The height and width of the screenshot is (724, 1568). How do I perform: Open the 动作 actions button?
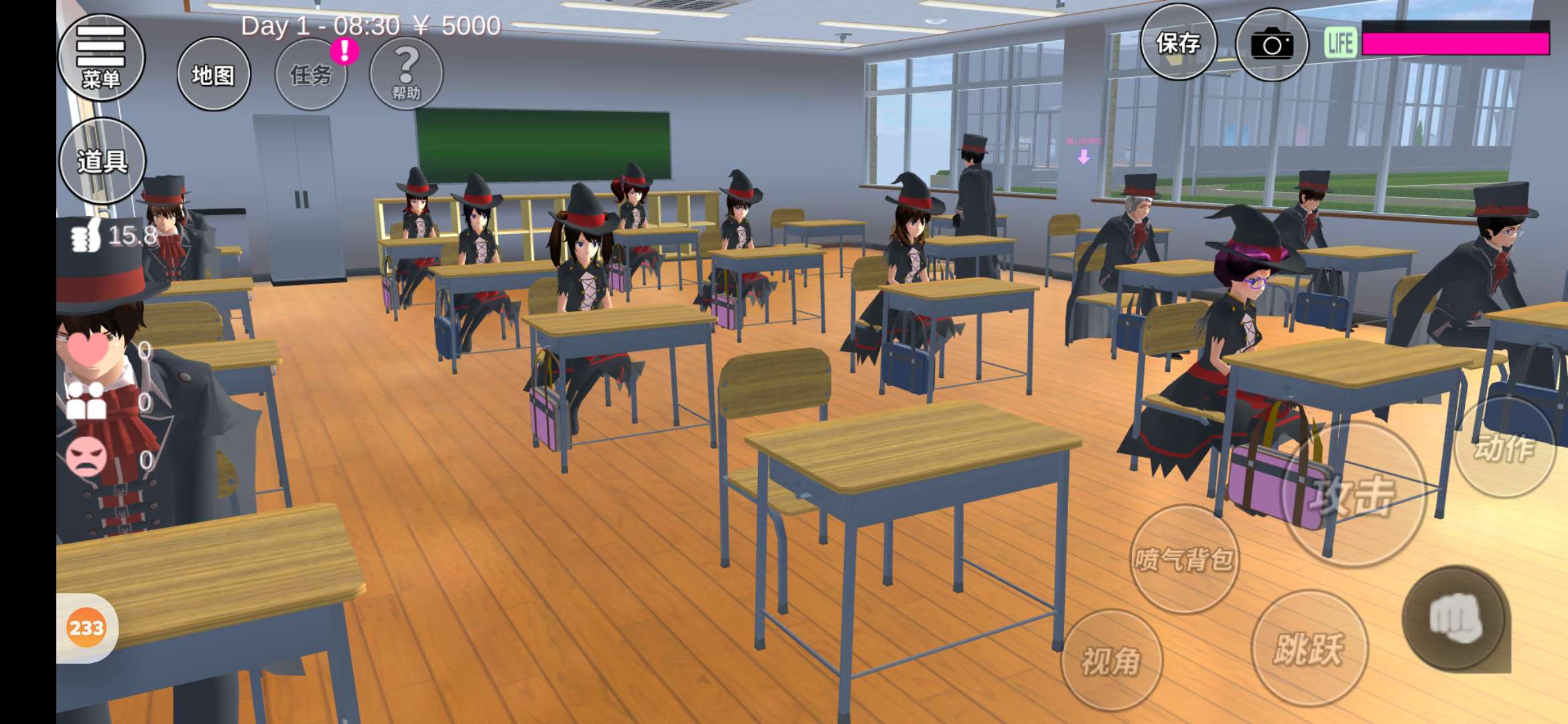[x=1505, y=447]
